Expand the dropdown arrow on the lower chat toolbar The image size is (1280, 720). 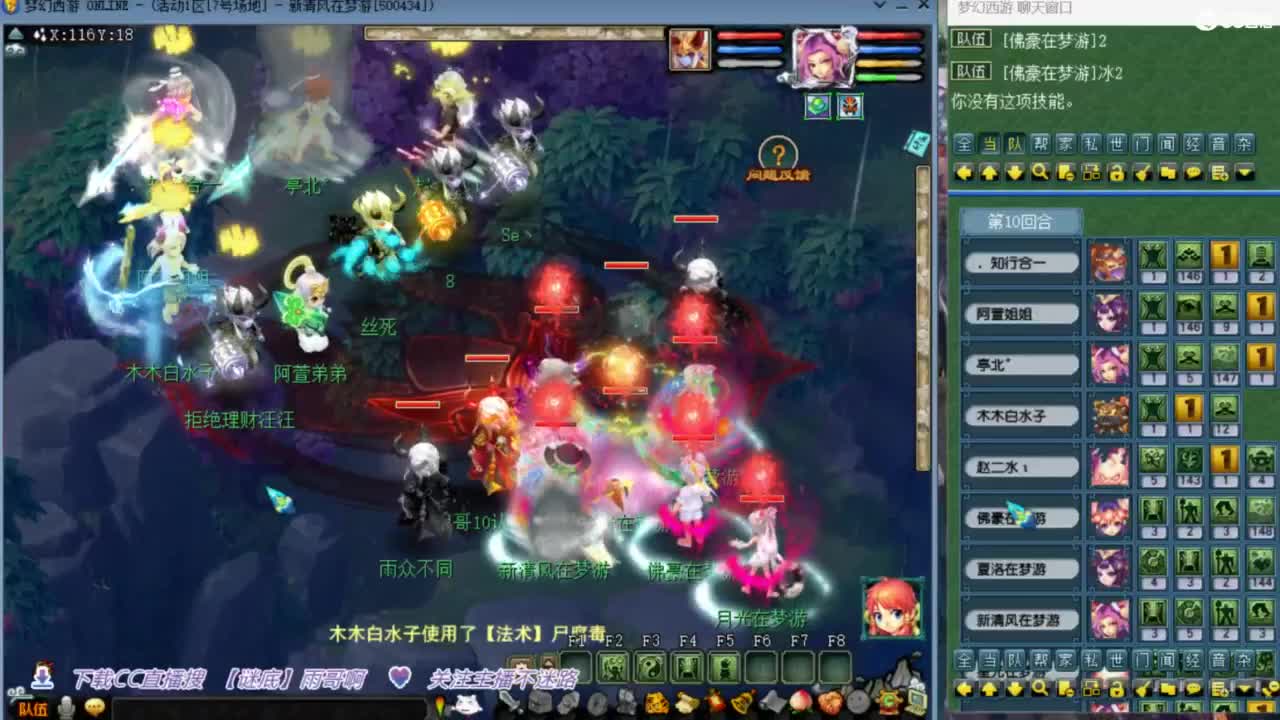click(x=1243, y=689)
